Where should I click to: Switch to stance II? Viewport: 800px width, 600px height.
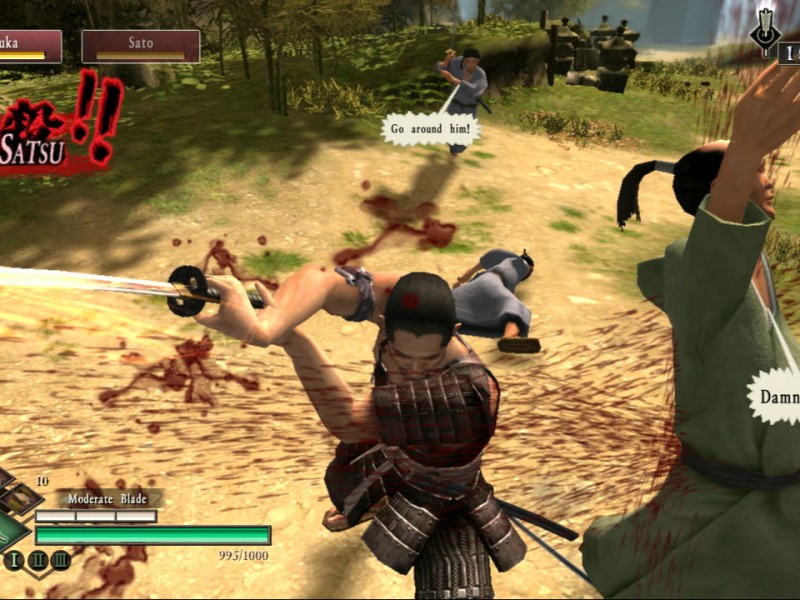coord(37,560)
